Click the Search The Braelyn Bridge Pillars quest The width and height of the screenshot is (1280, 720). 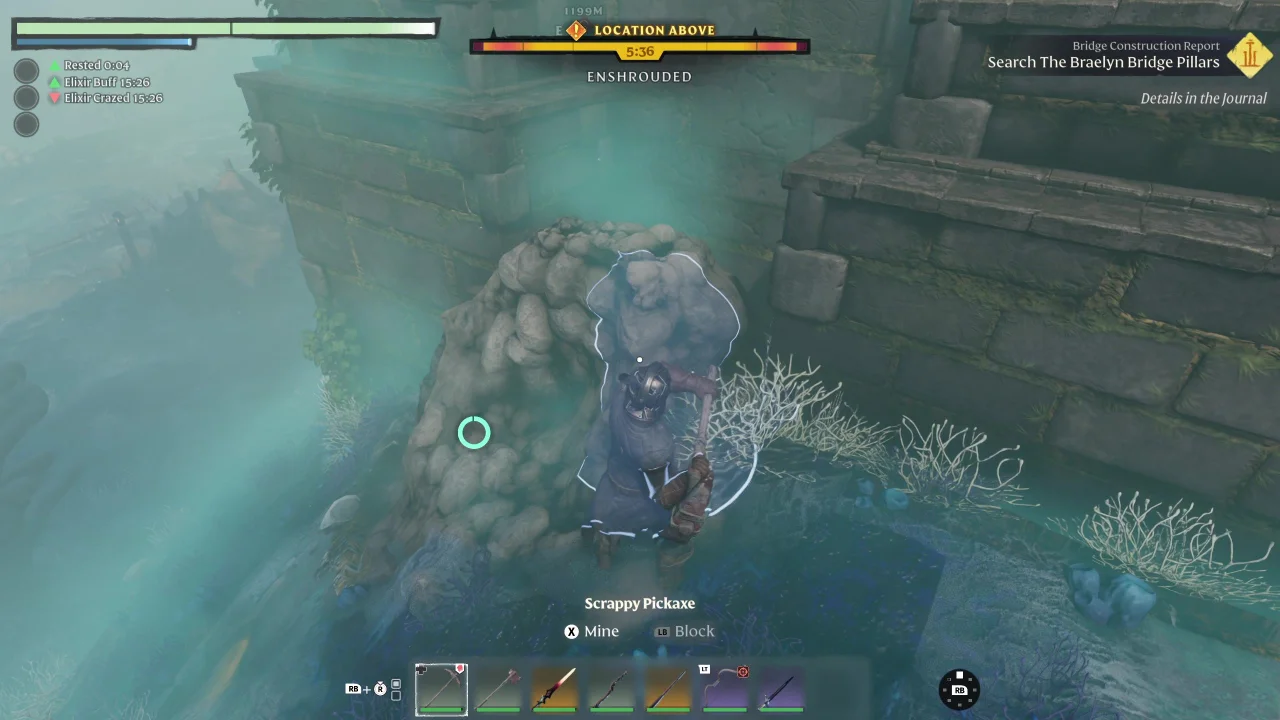pos(1103,62)
